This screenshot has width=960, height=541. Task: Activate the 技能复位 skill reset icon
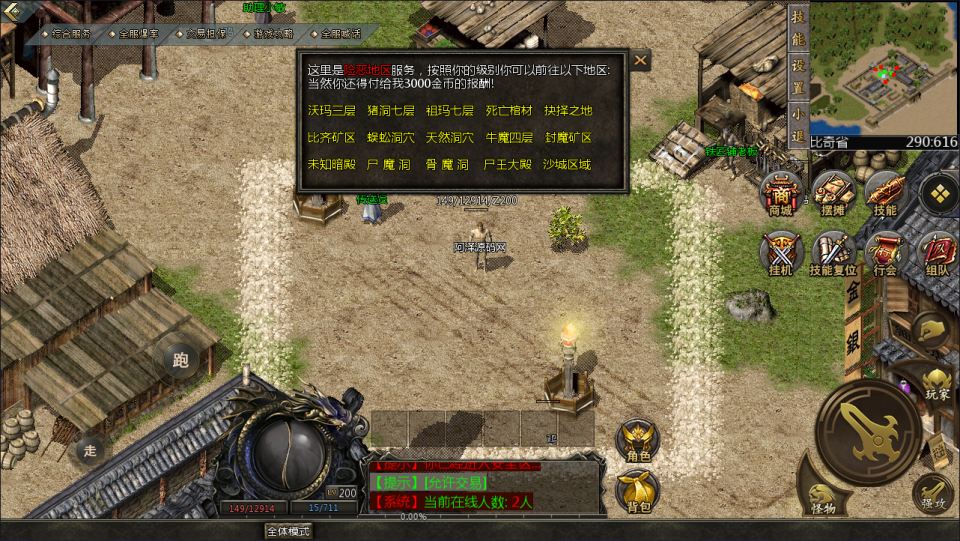(x=832, y=253)
